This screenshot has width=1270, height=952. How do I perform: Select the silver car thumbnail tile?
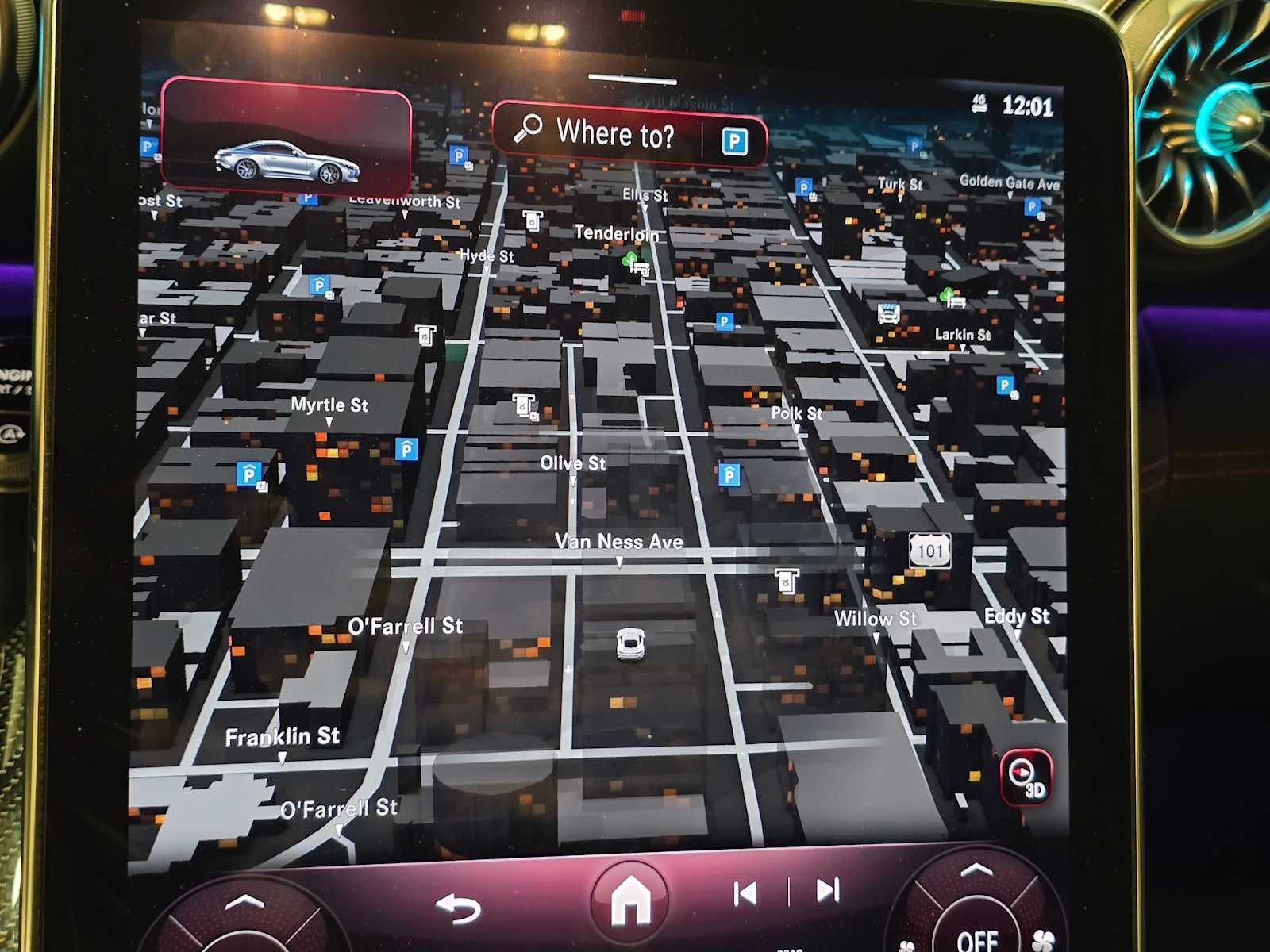point(286,138)
